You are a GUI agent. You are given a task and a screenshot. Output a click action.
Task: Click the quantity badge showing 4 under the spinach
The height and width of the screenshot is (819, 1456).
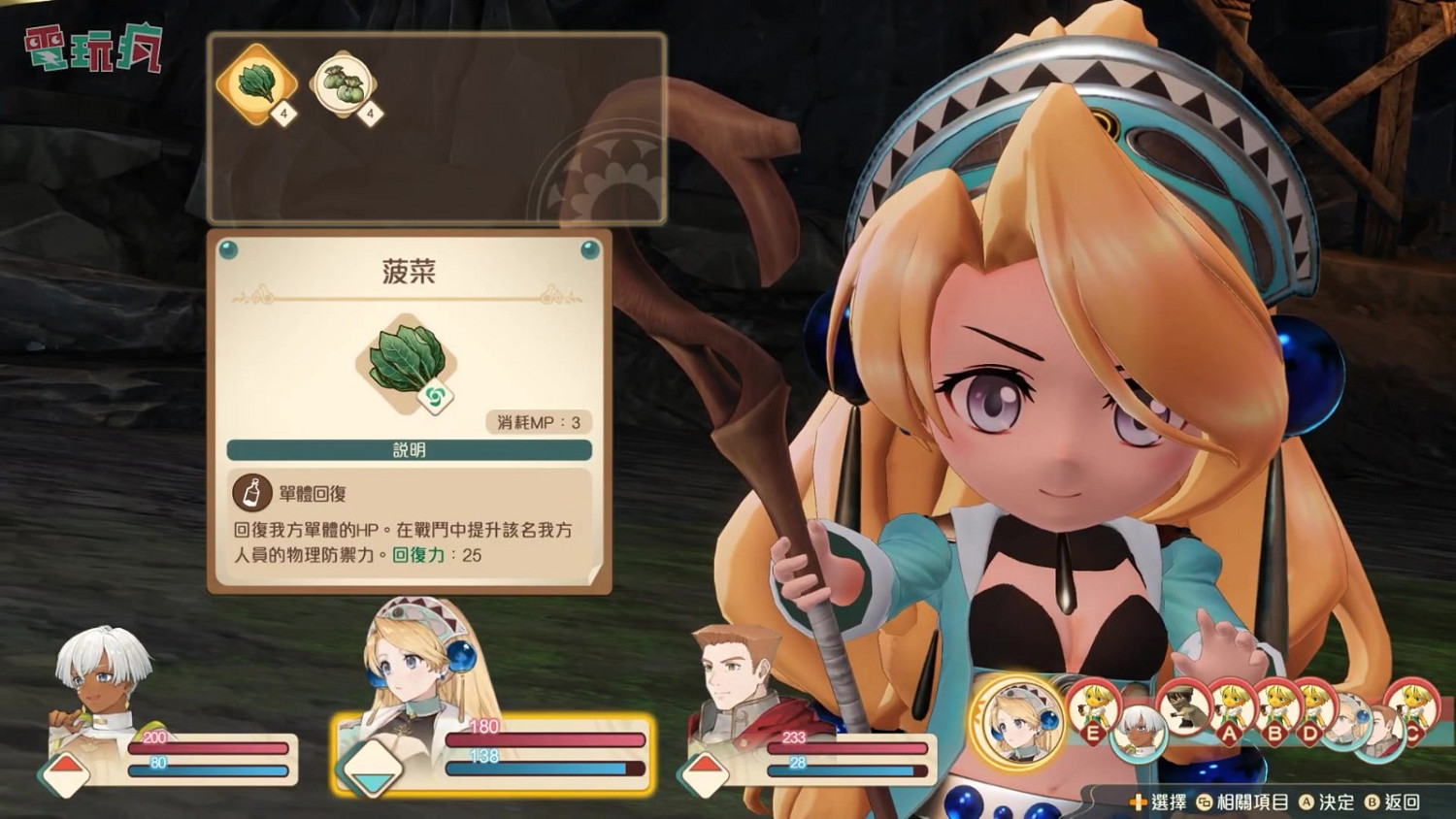282,114
